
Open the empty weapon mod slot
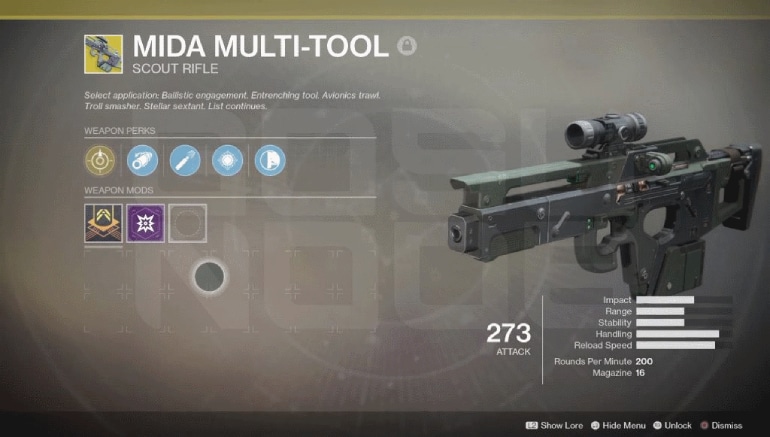click(x=187, y=223)
